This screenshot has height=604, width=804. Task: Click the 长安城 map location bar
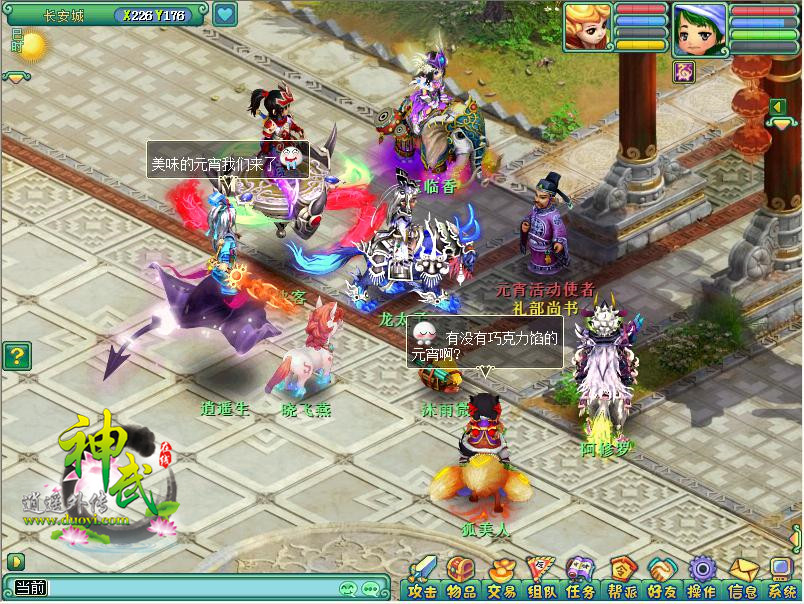[x=65, y=15]
